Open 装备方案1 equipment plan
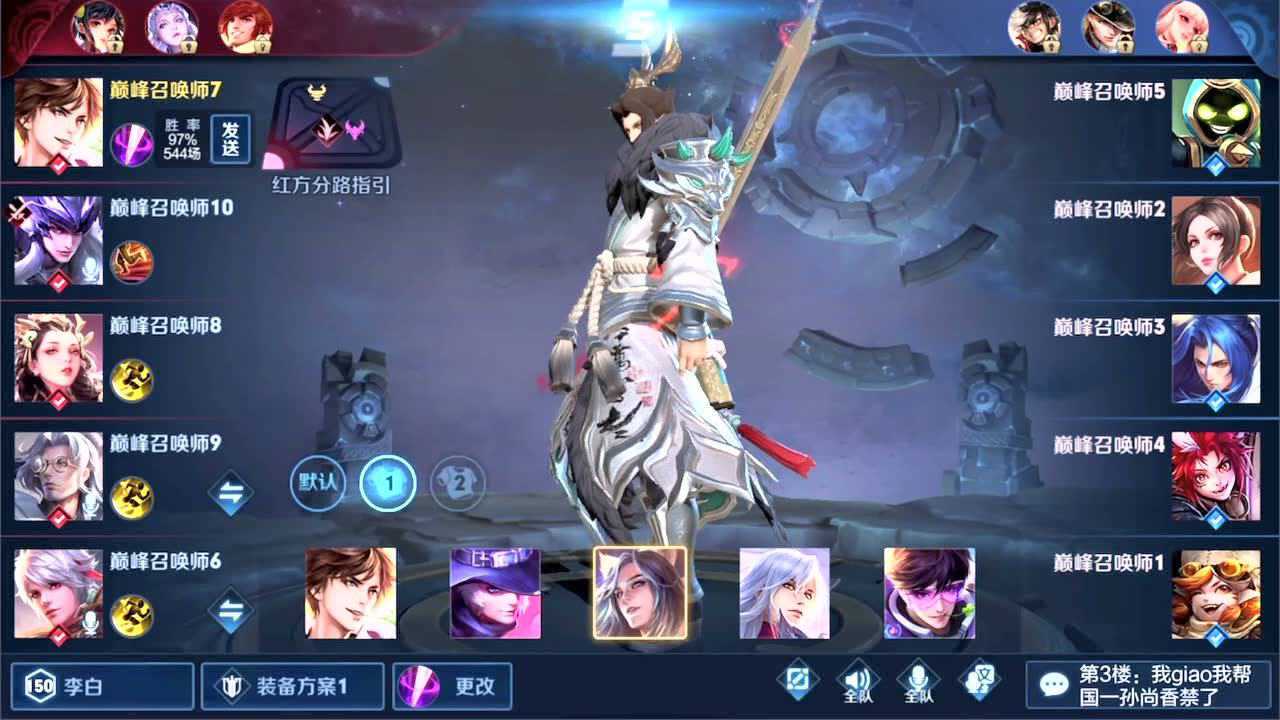This screenshot has width=1280, height=720. pyautogui.click(x=292, y=687)
